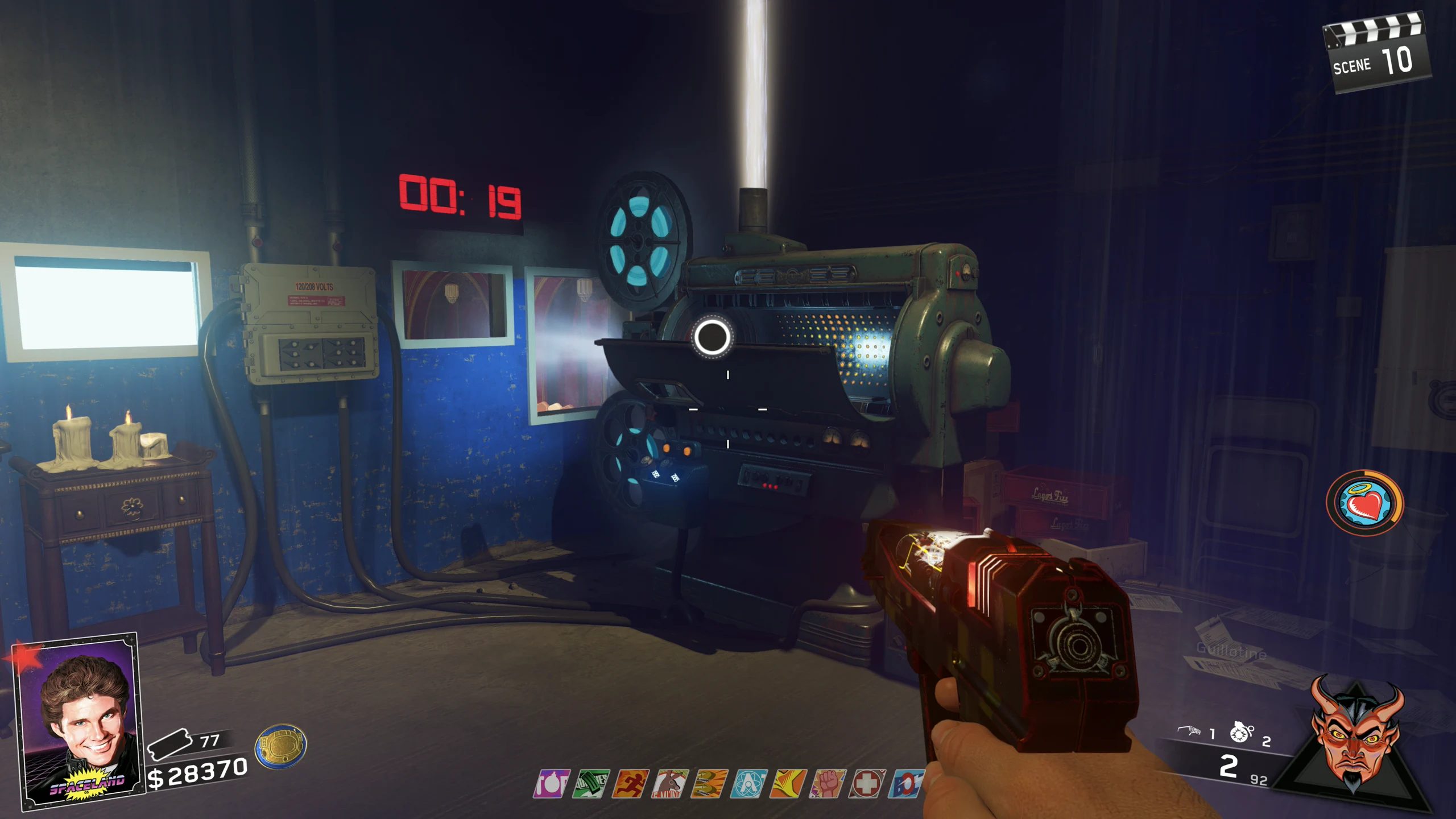This screenshot has height=819, width=1456.
Task: Pick the twin bullets perk icon
Action: (x=710, y=784)
